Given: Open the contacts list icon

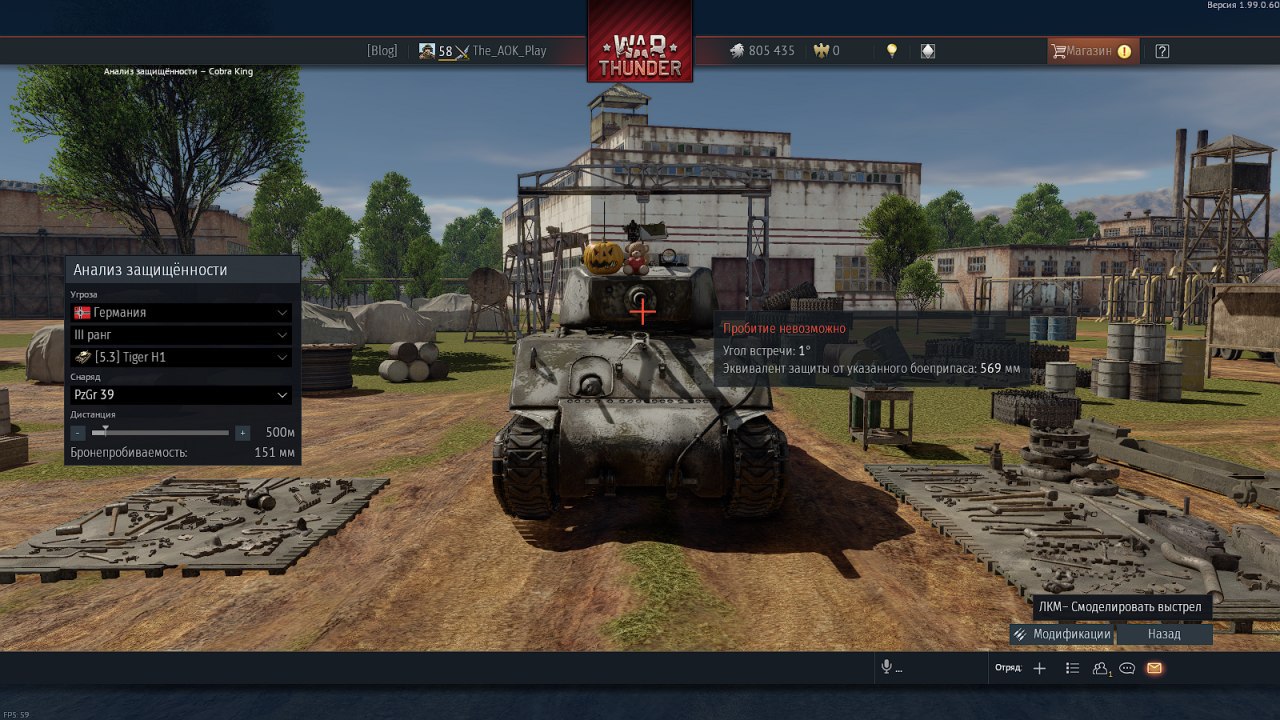Looking at the screenshot, I should pos(1101,668).
